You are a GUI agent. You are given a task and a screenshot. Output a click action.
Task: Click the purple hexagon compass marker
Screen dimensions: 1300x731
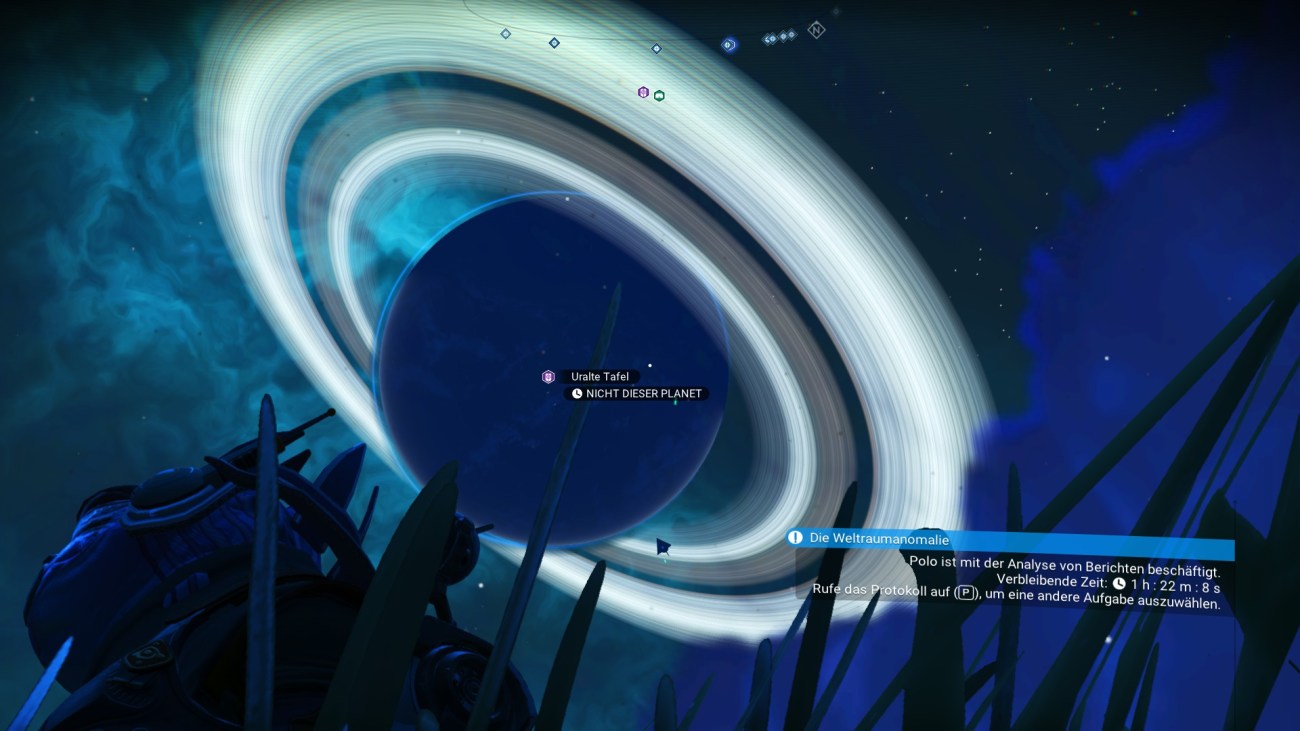(643, 92)
